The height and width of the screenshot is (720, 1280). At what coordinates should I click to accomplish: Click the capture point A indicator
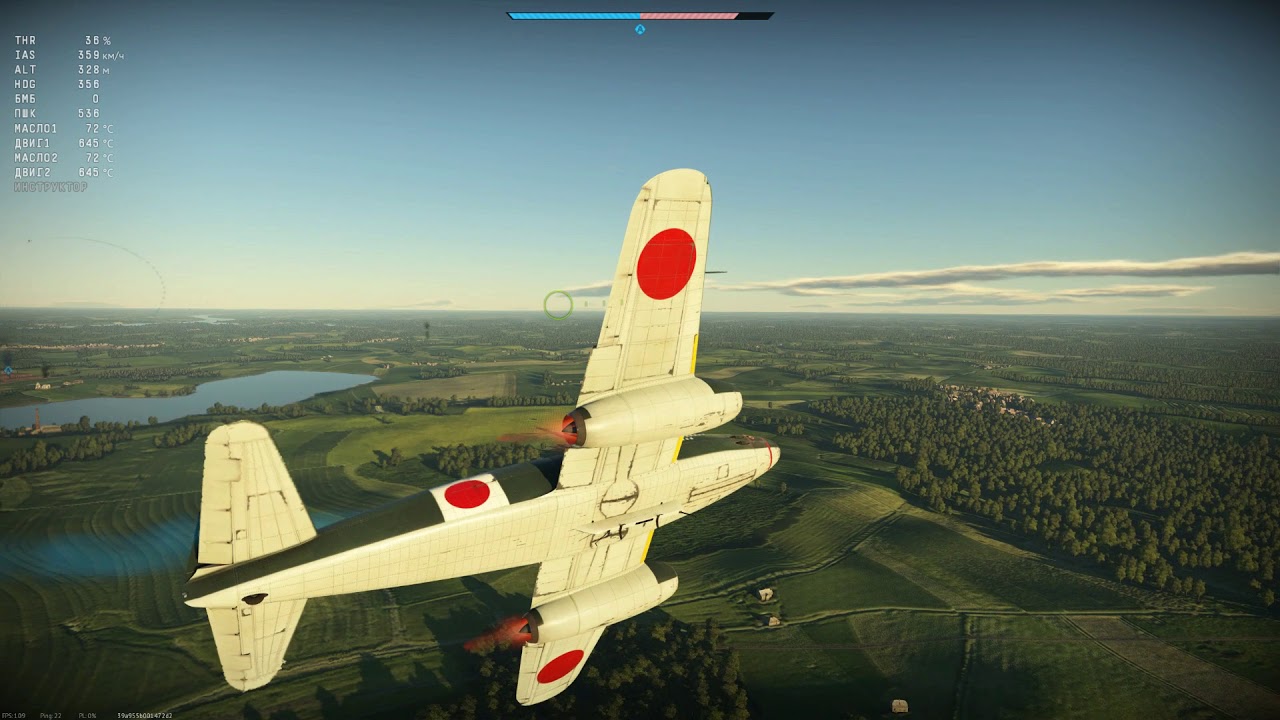point(640,29)
